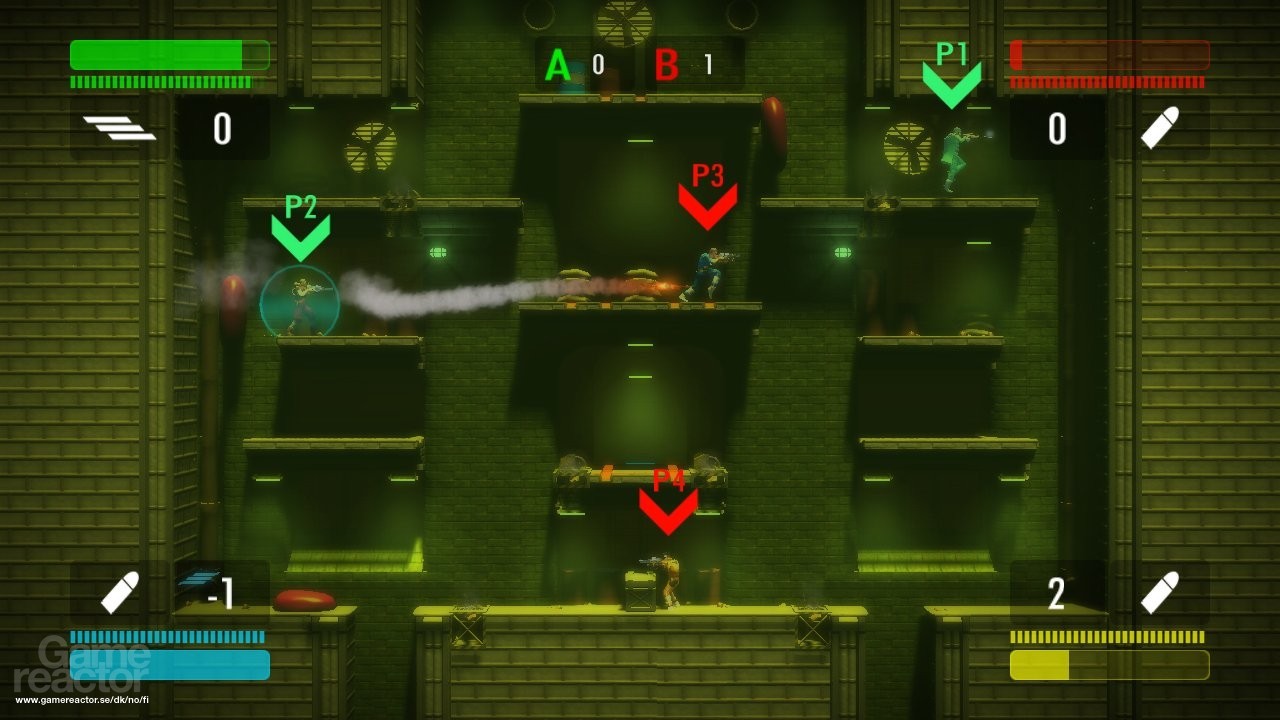This screenshot has height=720, width=1280.
Task: Click the bullet icon beside the yellow score
Action: click(x=1160, y=590)
